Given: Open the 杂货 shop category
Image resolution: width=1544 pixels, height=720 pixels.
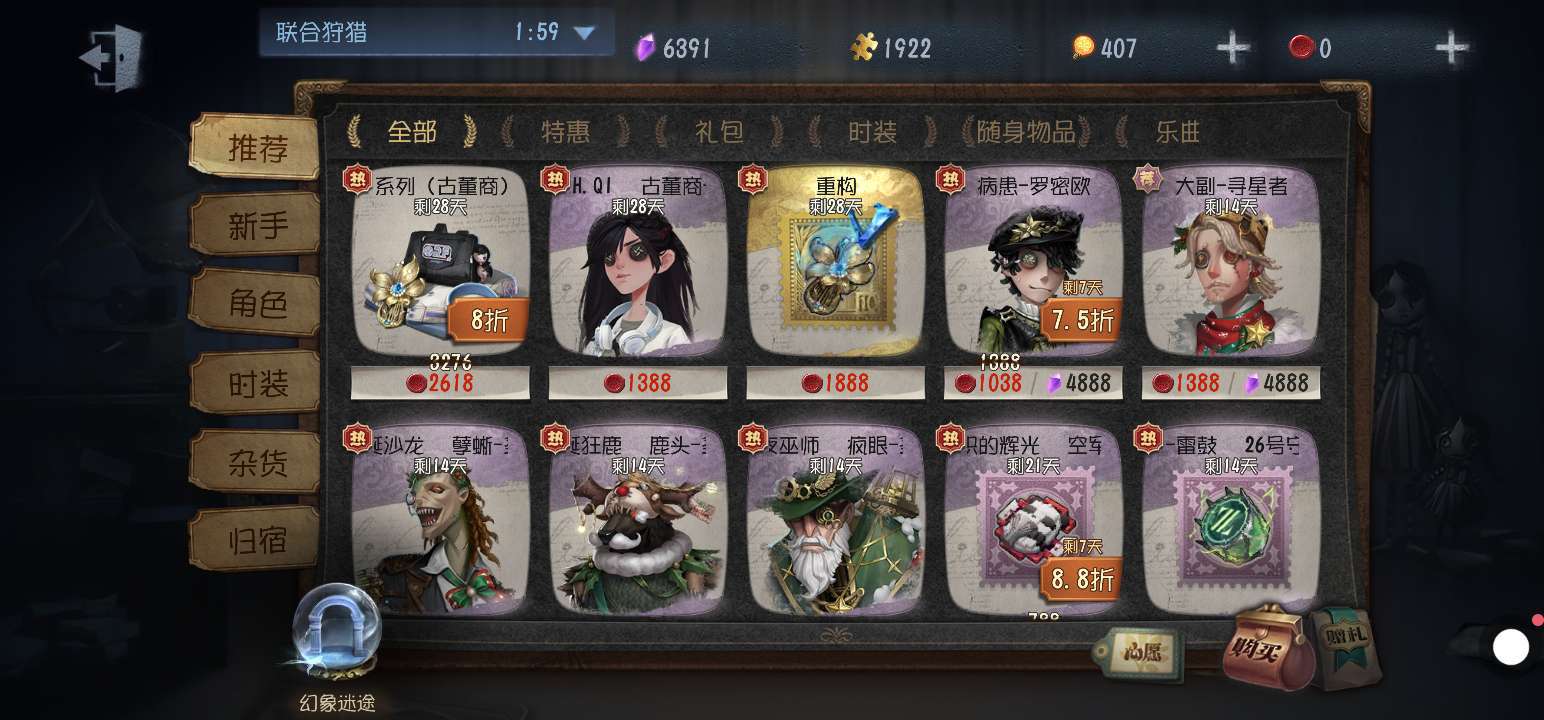Looking at the screenshot, I should (256, 462).
